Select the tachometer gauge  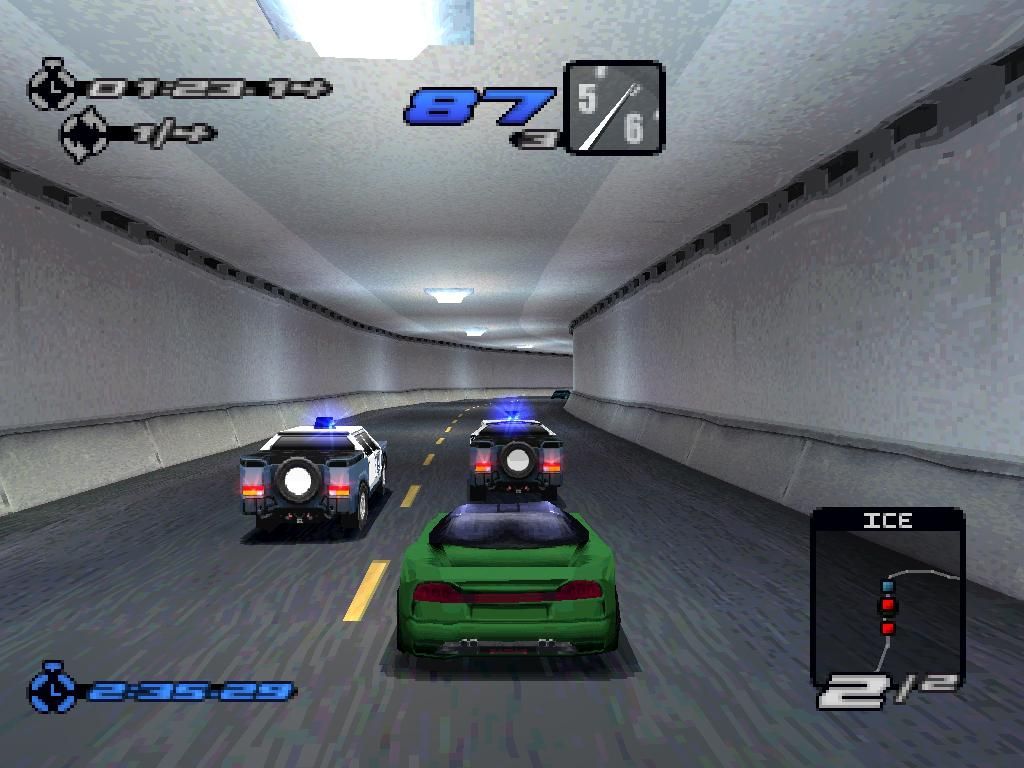[x=613, y=108]
